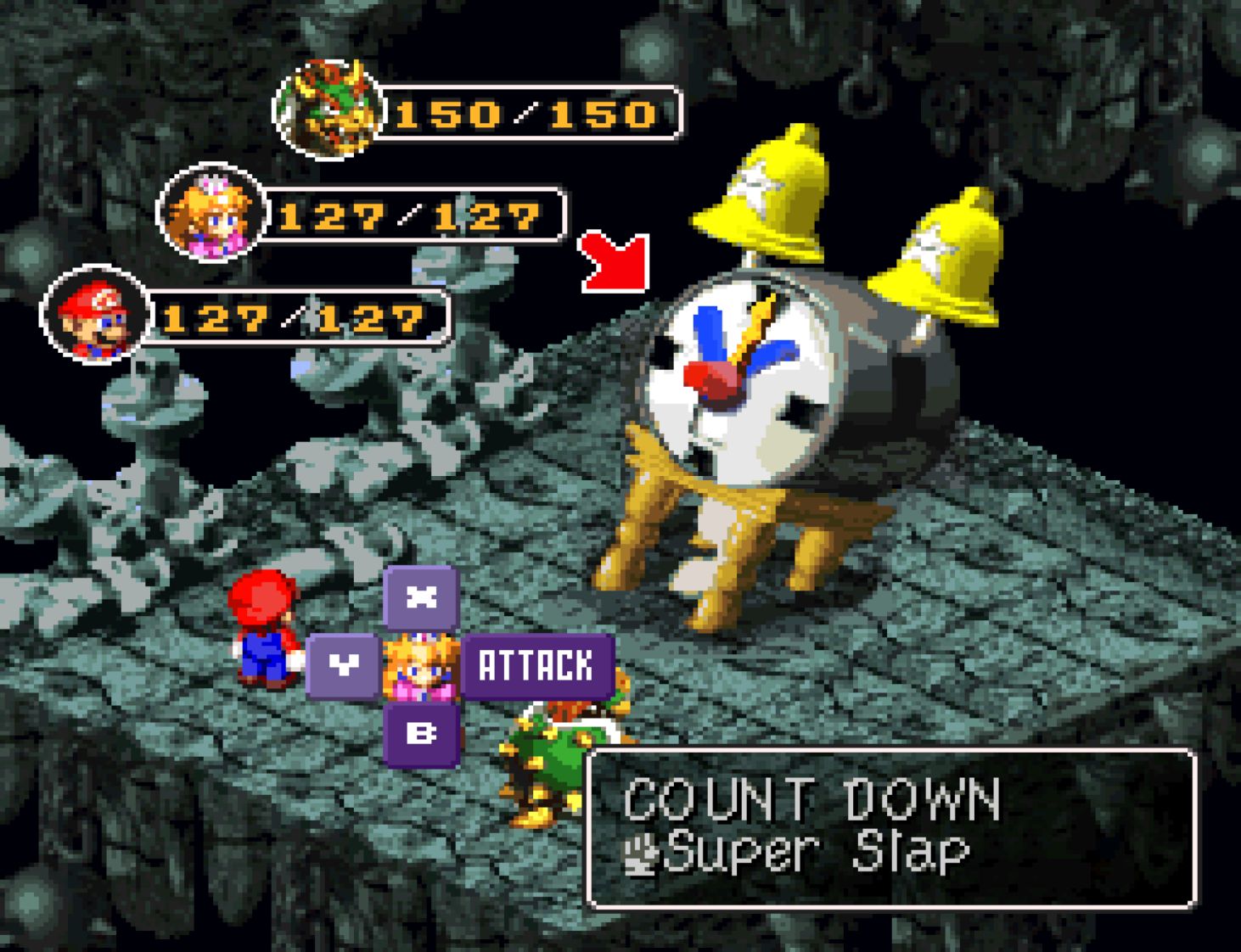The width and height of the screenshot is (1241, 952).
Task: Click the ATTACK label tab on the command menu
Action: point(538,667)
